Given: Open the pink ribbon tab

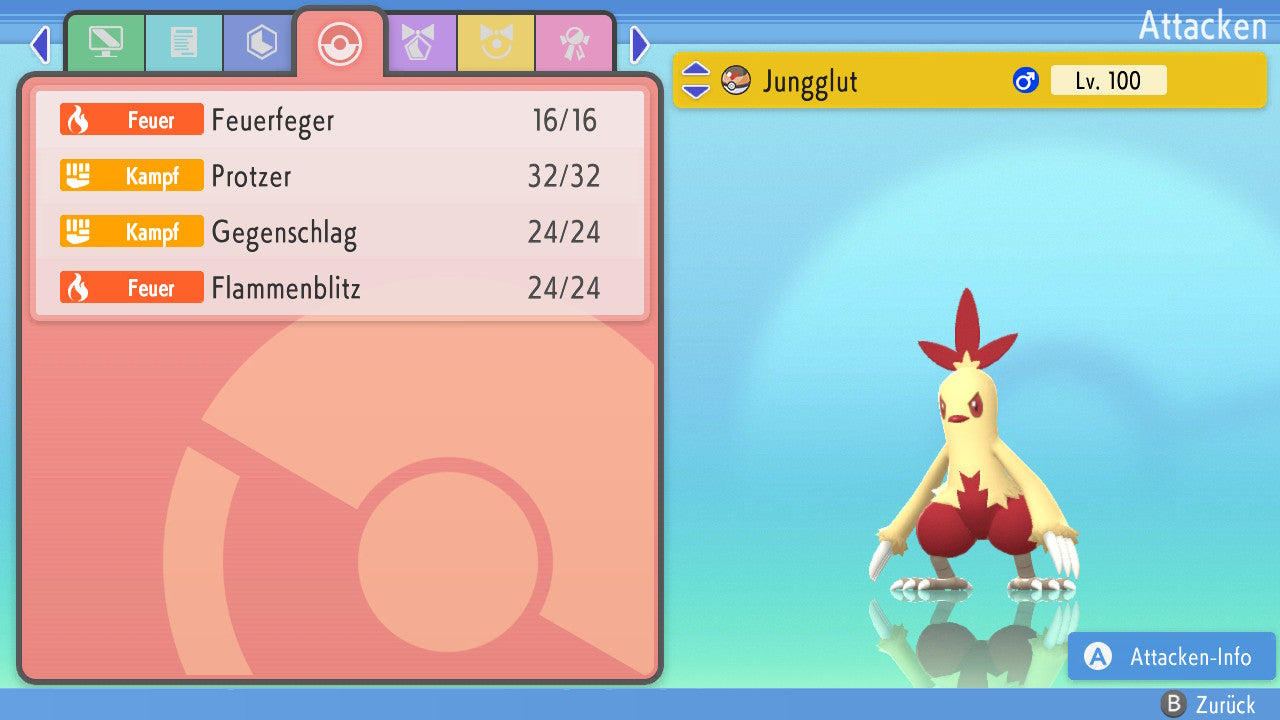Looking at the screenshot, I should (x=574, y=43).
